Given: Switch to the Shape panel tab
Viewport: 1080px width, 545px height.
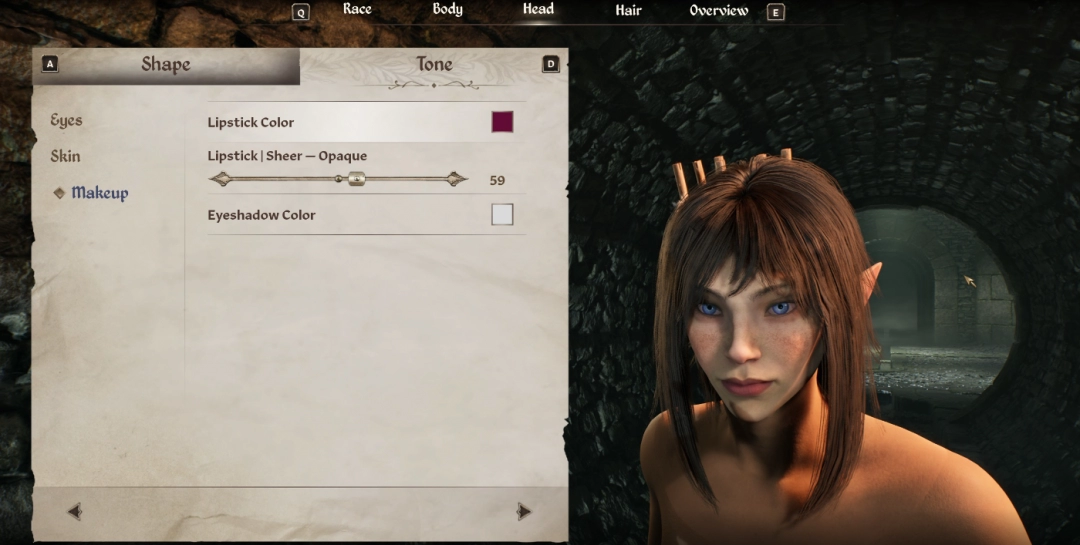Looking at the screenshot, I should [x=166, y=65].
